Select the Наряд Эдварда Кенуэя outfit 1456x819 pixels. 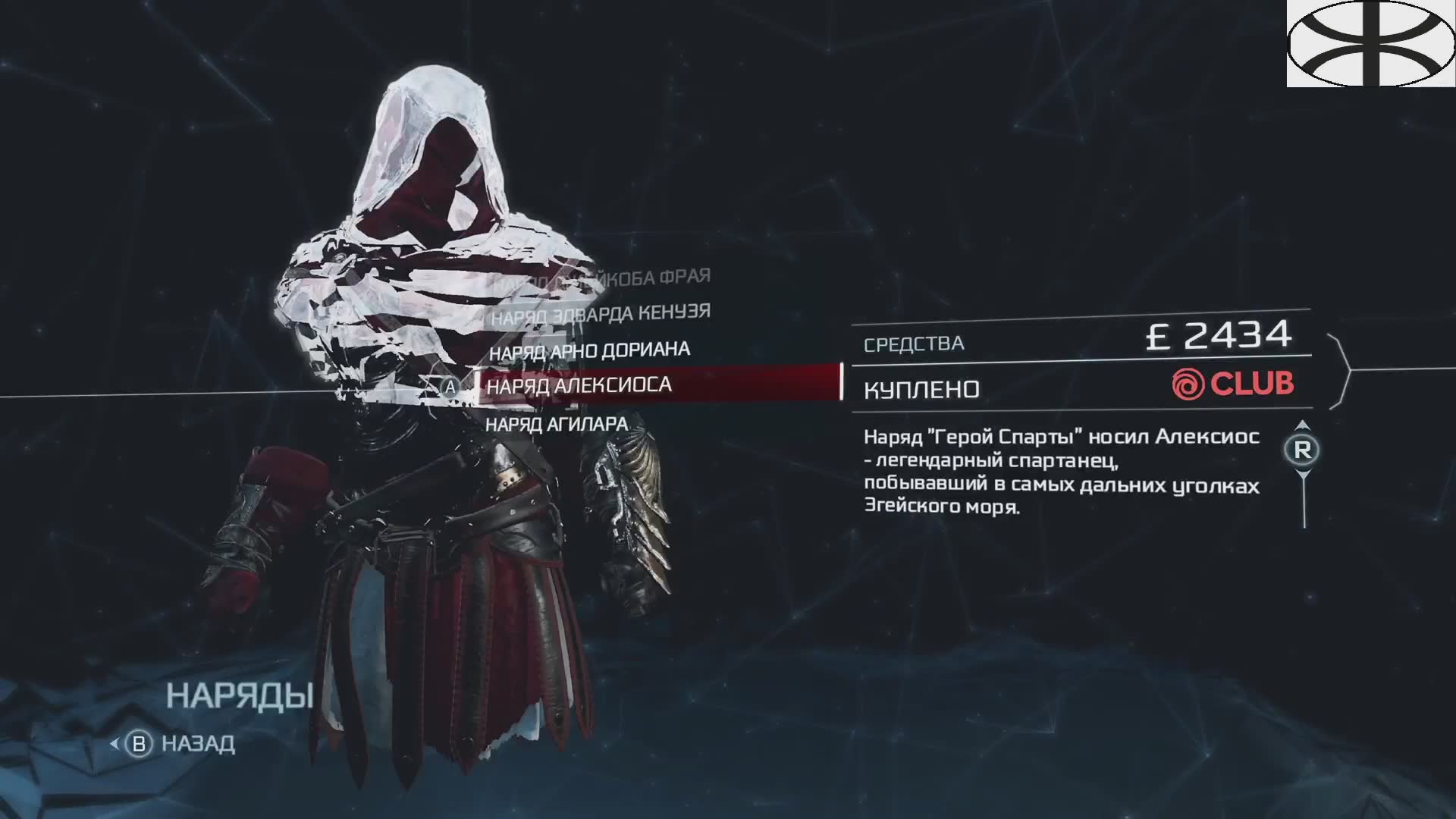click(x=601, y=314)
